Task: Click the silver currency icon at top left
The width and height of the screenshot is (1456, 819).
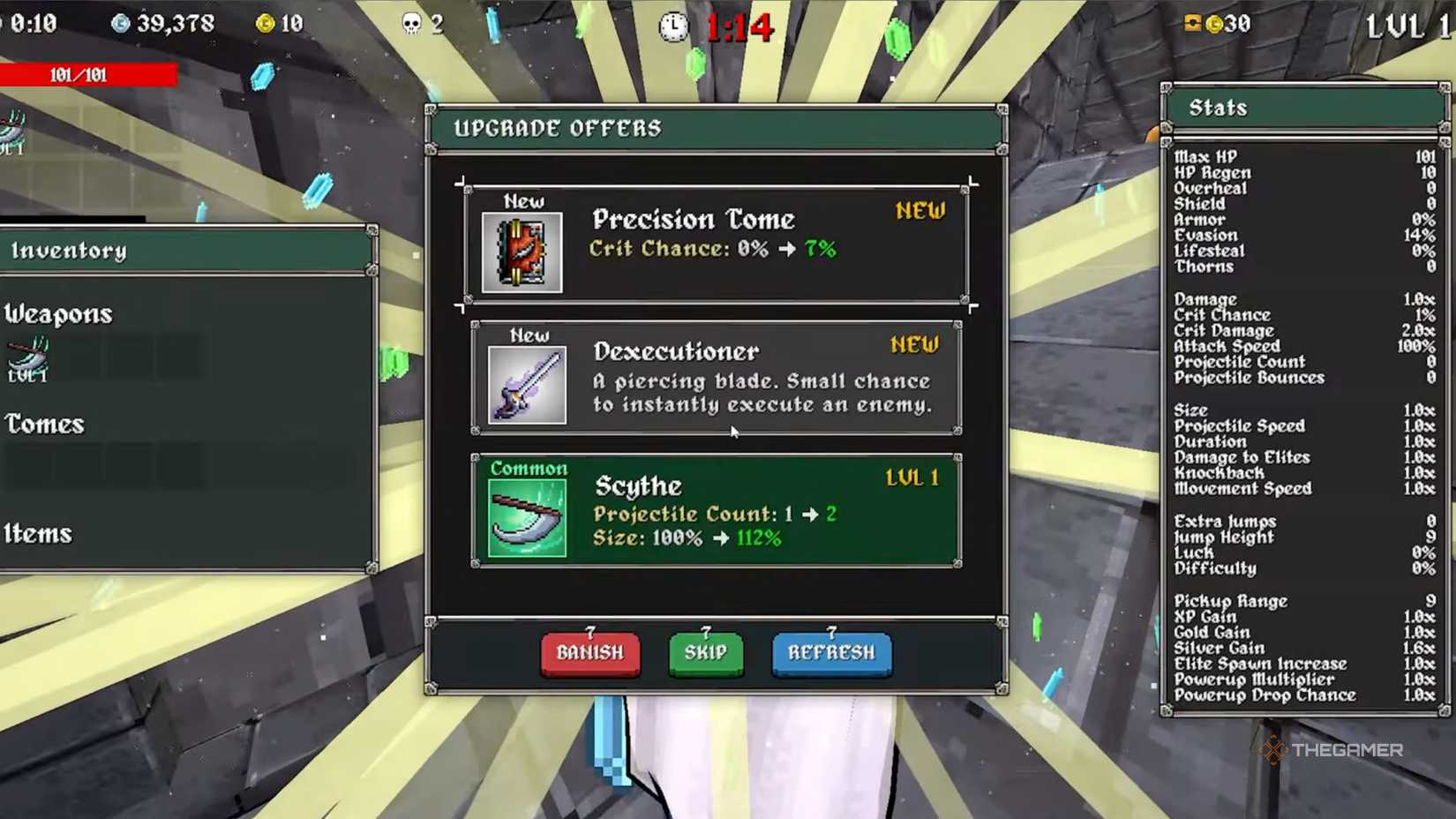Action: tap(119, 24)
